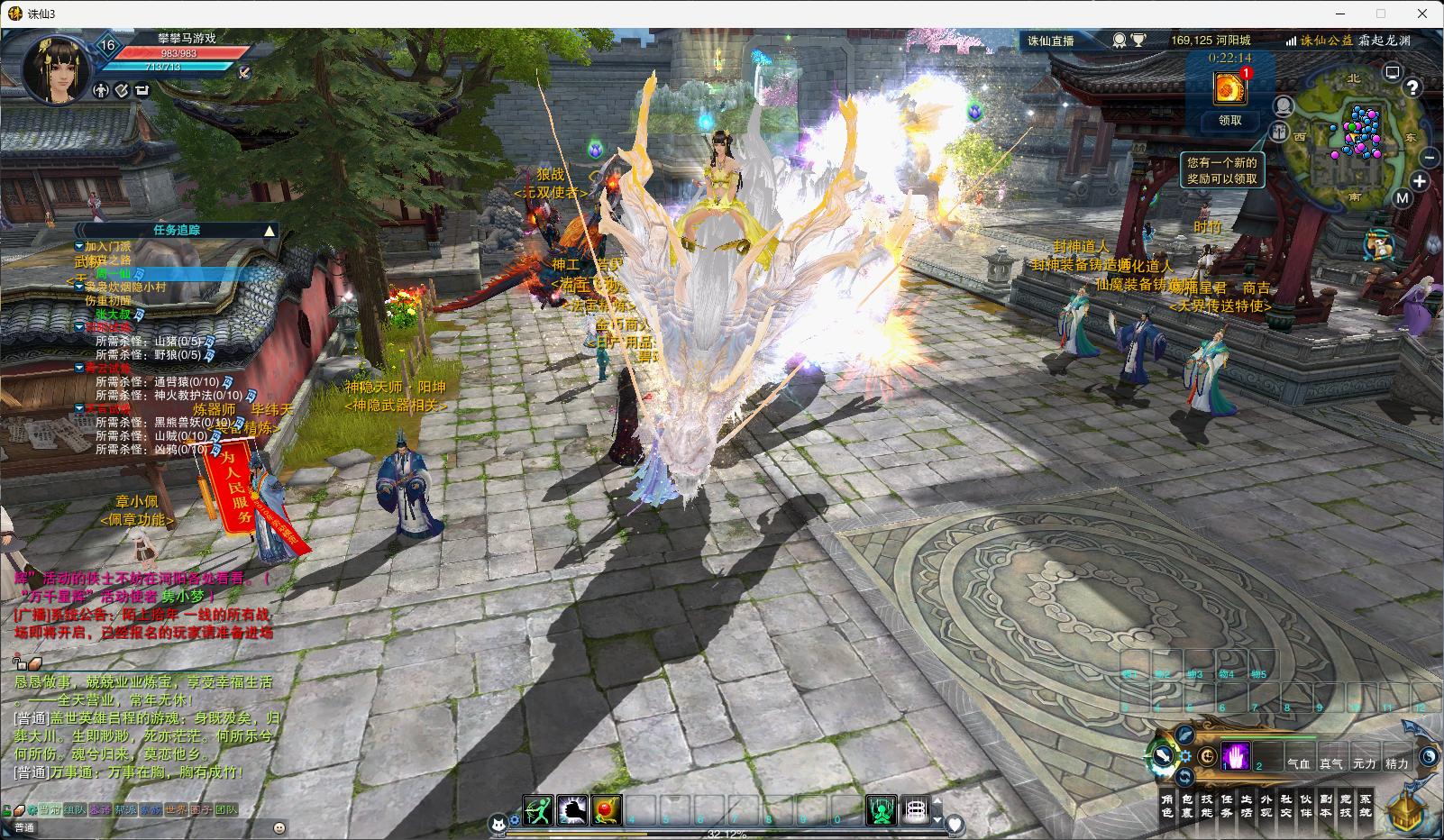
Task: Toggle the 精力 stamina display
Action: 1396,762
